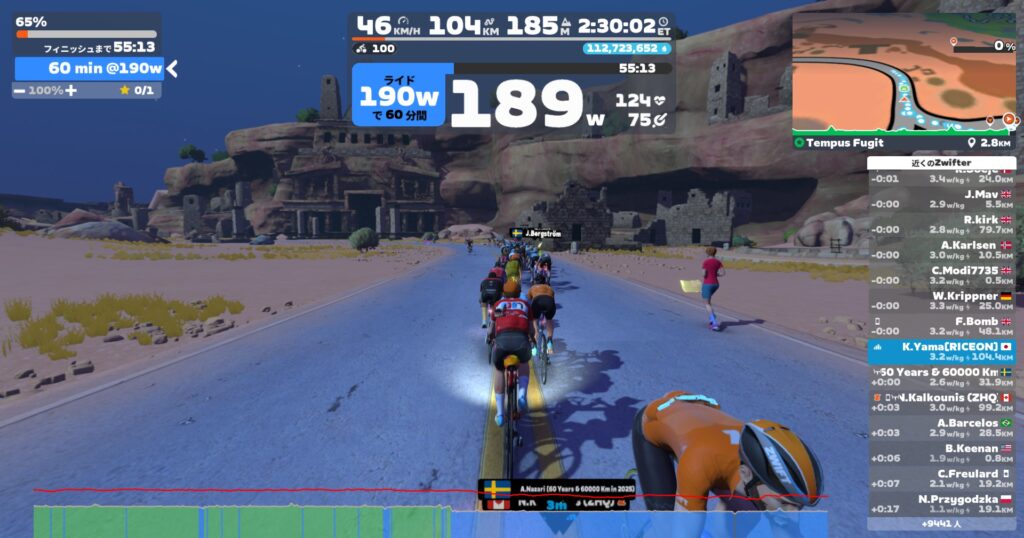The image size is (1024, 538).
Task: Open the minimap
Action: point(904,74)
